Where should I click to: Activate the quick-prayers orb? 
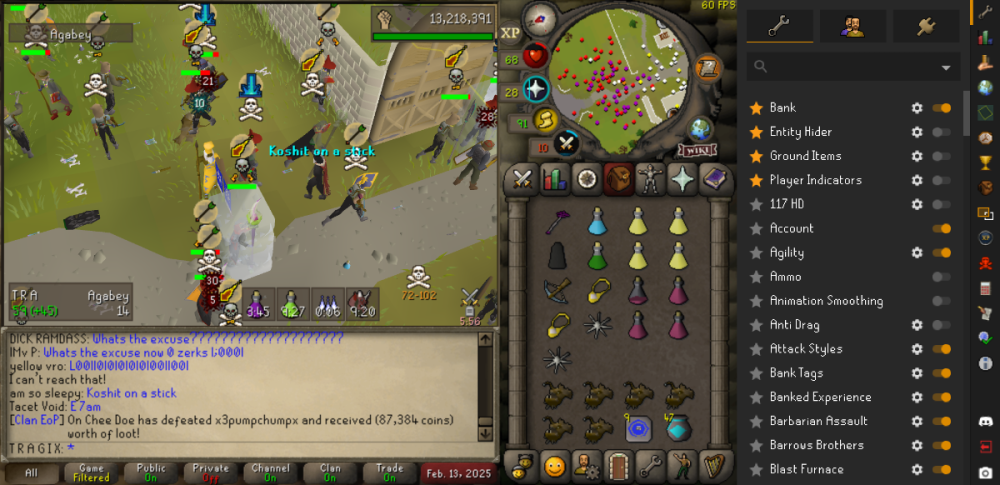click(x=537, y=89)
